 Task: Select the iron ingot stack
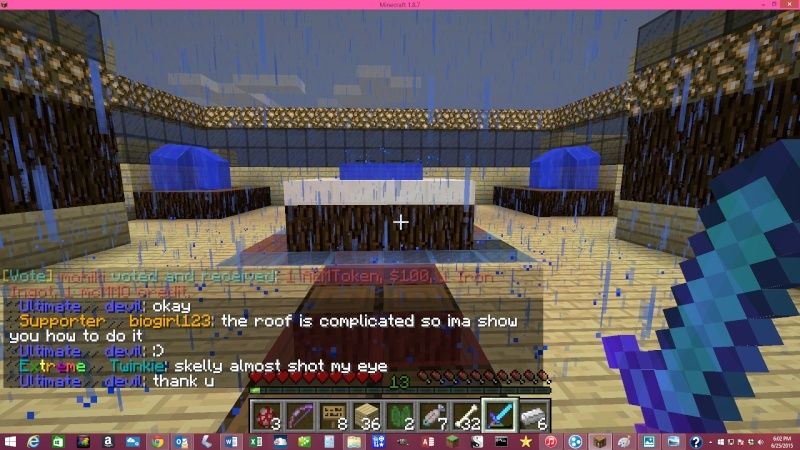click(x=531, y=414)
